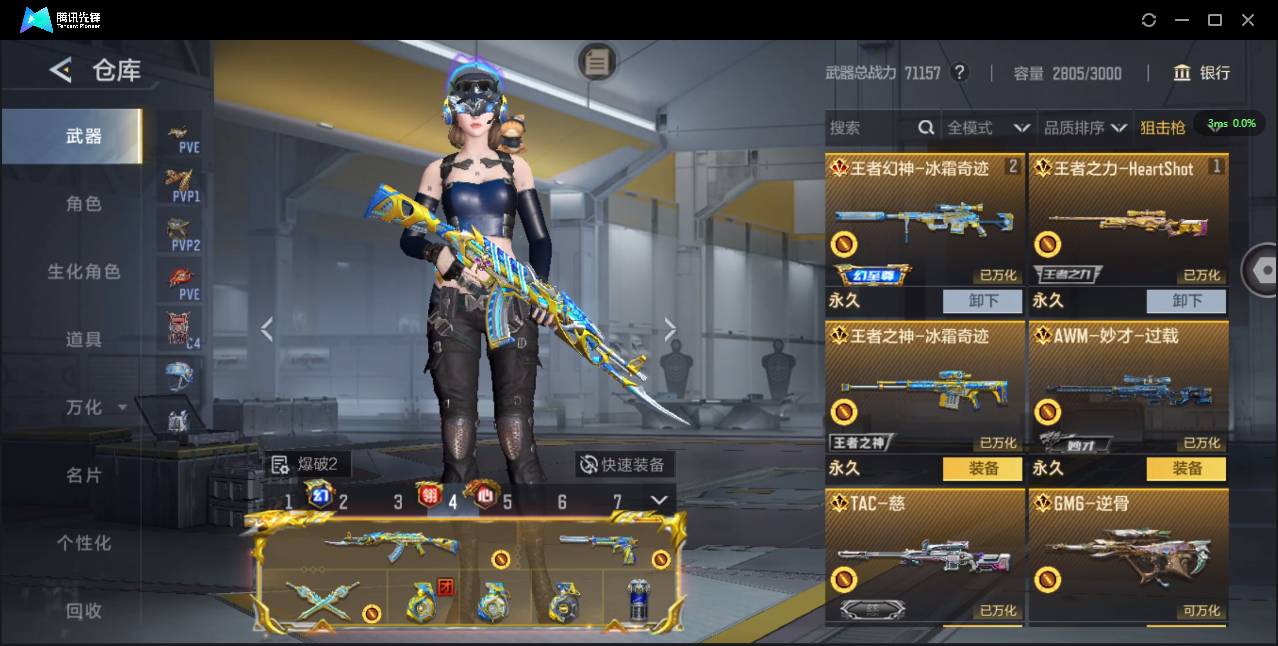
Task: Switch to 个性化 category
Action: tap(84, 543)
